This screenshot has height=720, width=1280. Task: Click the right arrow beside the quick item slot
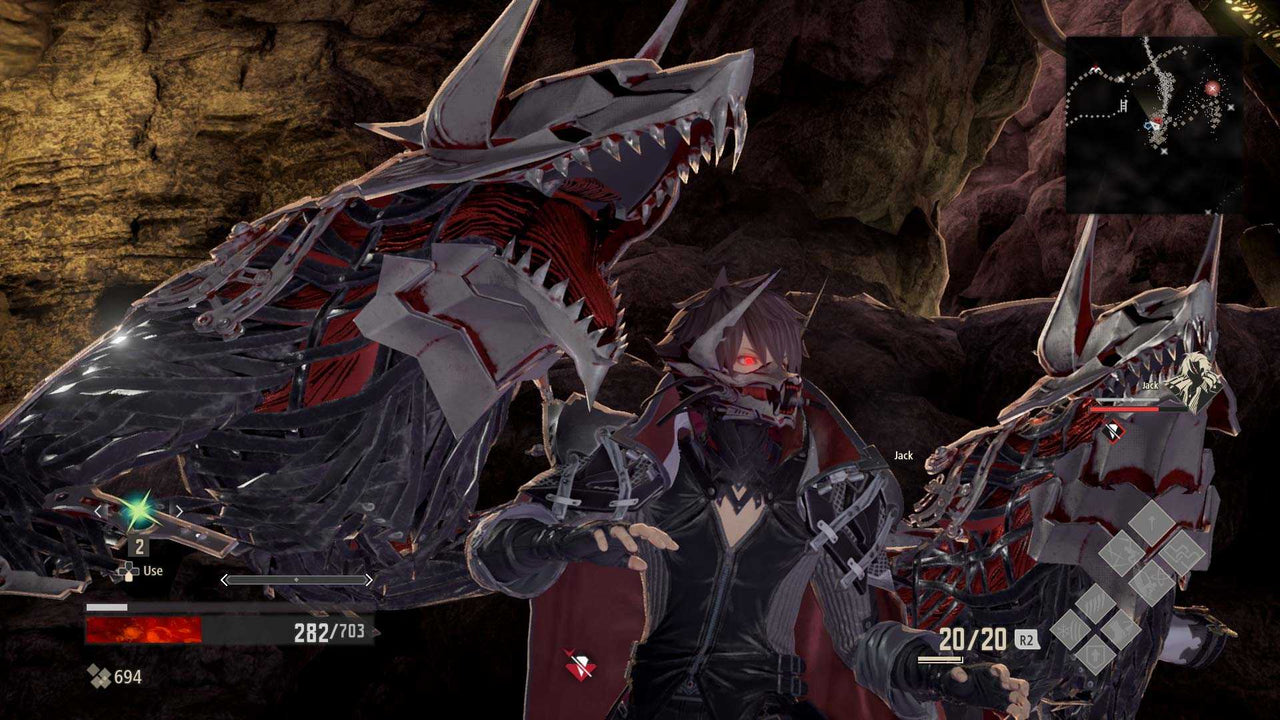pos(179,512)
